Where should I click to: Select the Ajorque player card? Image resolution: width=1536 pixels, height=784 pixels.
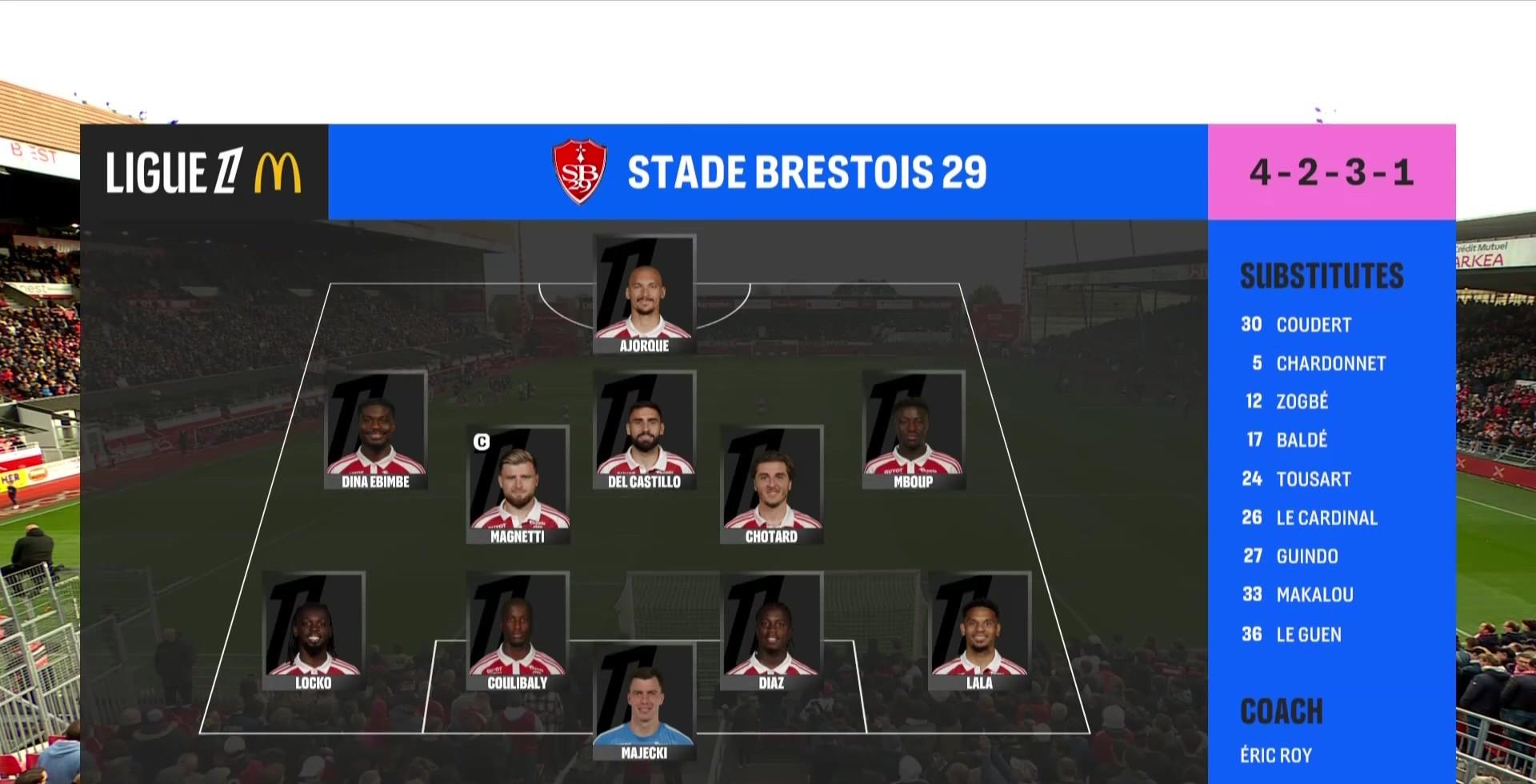pyautogui.click(x=644, y=294)
